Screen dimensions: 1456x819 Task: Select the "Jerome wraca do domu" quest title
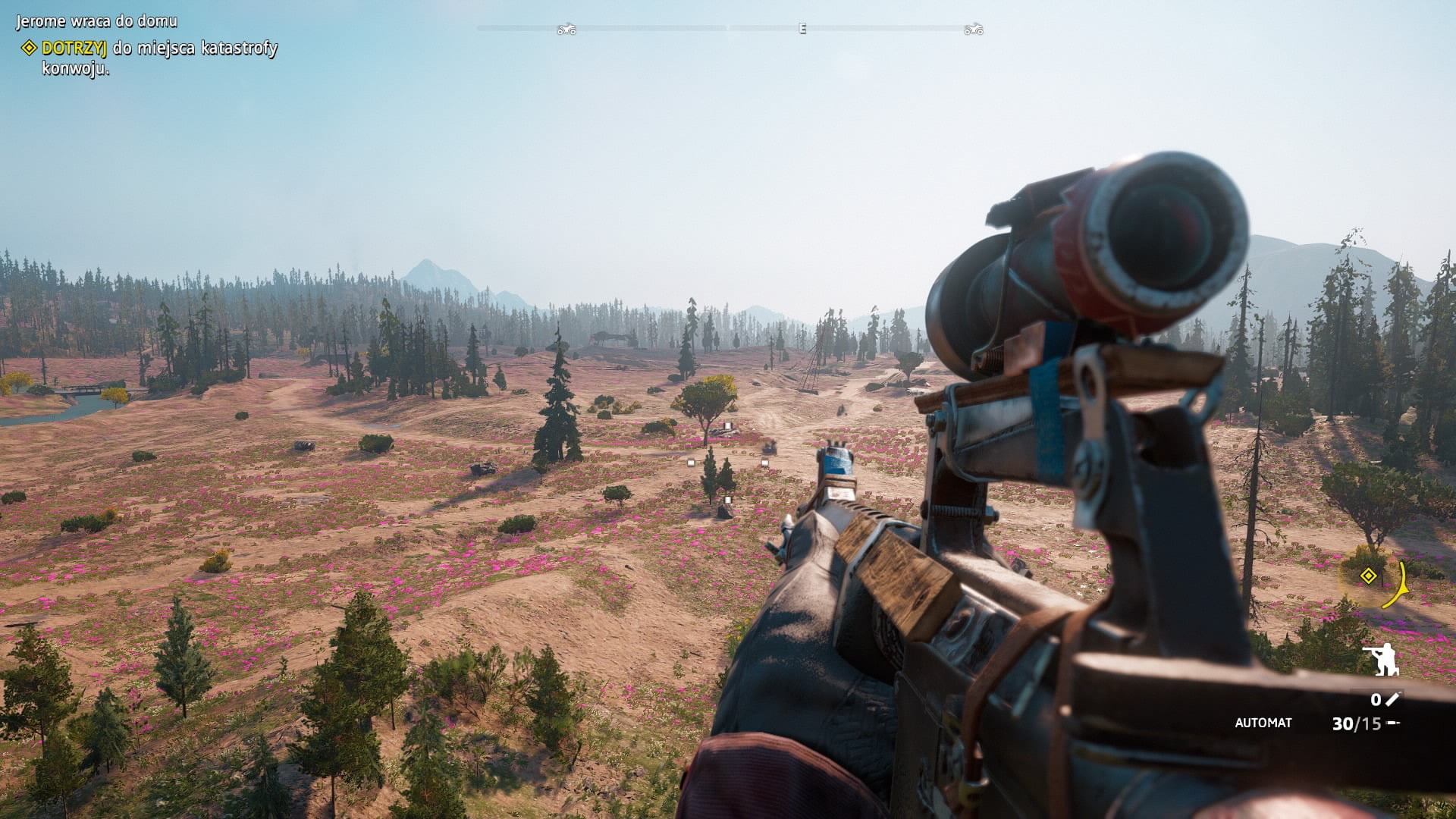click(x=97, y=21)
